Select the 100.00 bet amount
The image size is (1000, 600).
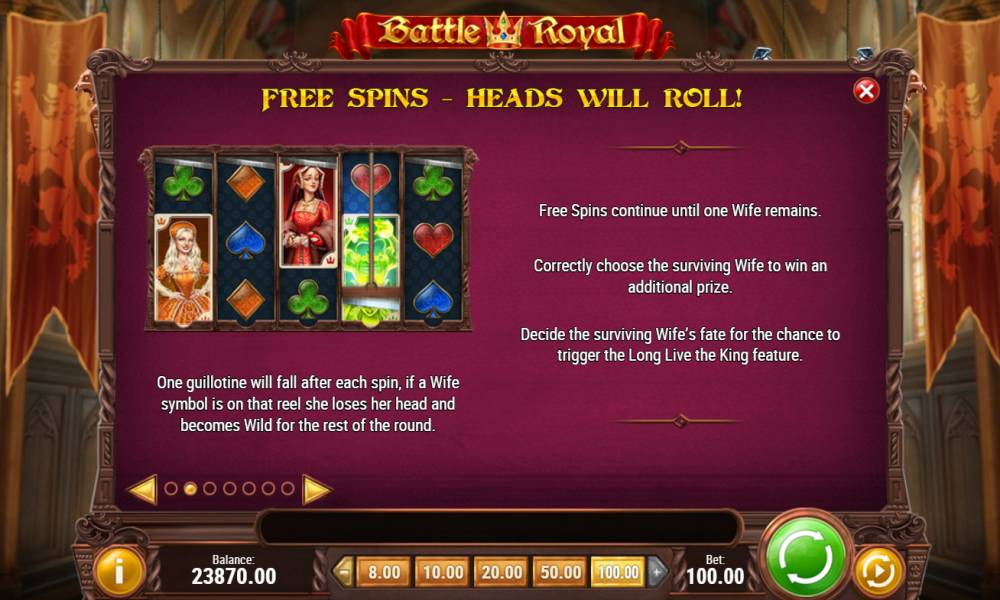point(617,572)
